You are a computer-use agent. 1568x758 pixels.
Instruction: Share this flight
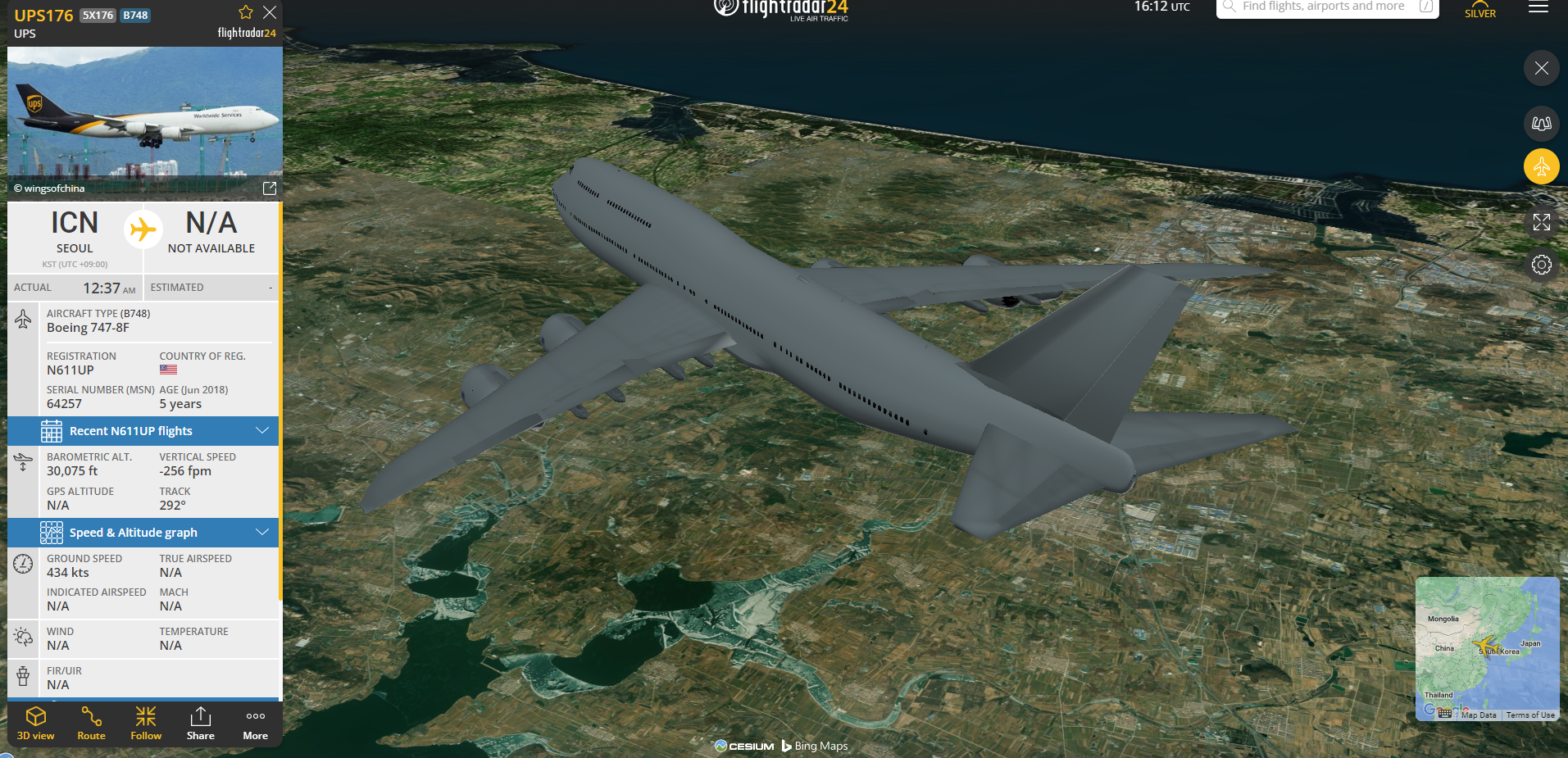(x=200, y=723)
